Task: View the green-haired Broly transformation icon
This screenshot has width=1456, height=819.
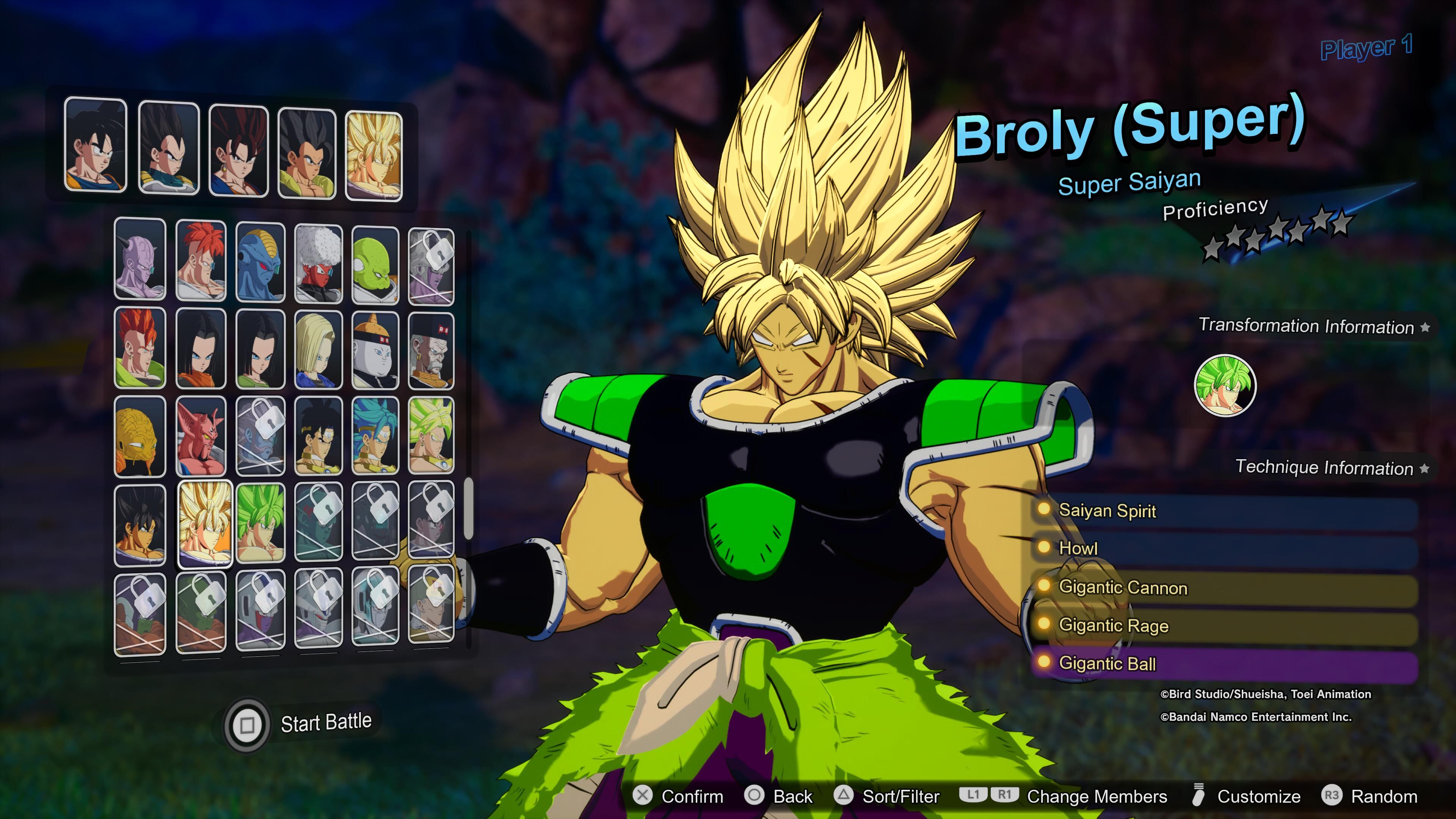Action: (1225, 386)
